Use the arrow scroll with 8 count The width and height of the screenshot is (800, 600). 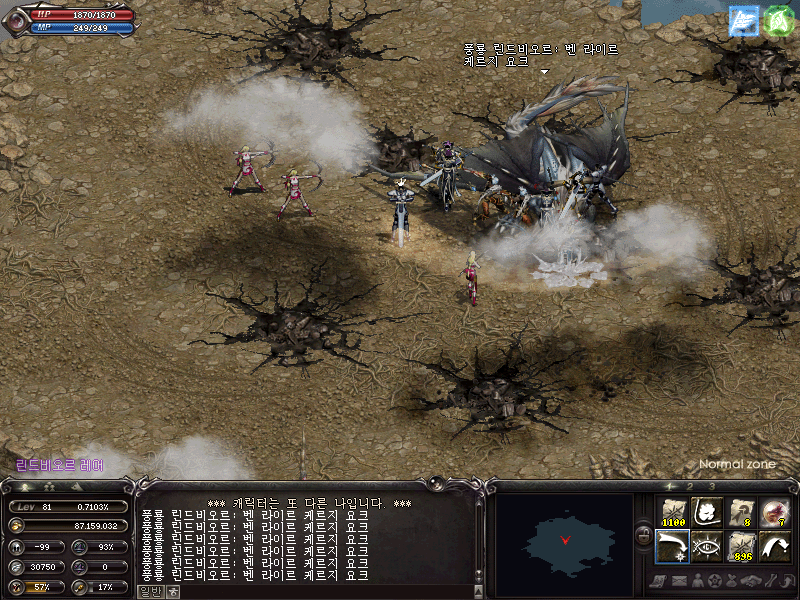[x=740, y=511]
